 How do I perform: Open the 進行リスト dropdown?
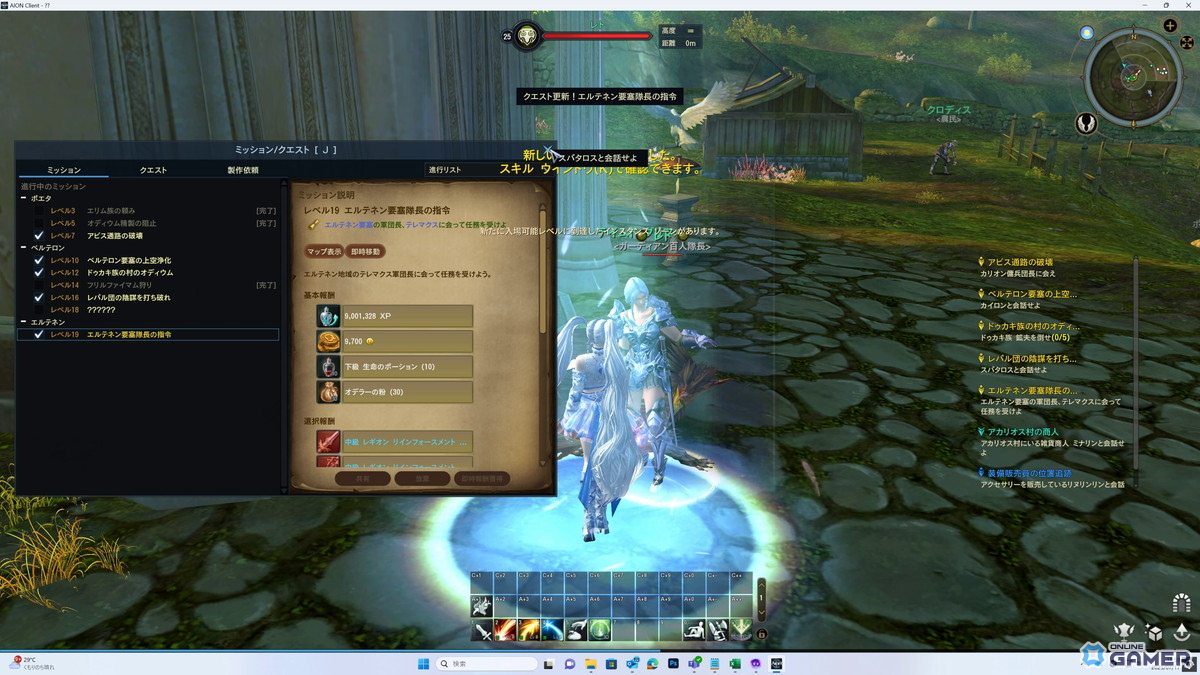tap(460, 170)
